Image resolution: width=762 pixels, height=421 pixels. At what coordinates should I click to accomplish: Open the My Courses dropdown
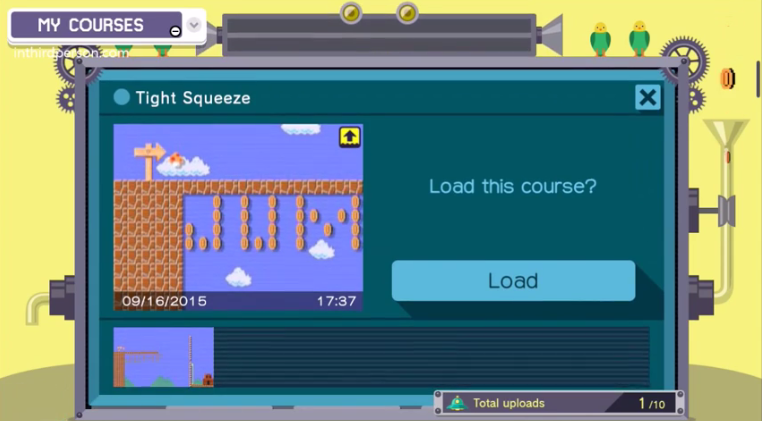pos(194,25)
